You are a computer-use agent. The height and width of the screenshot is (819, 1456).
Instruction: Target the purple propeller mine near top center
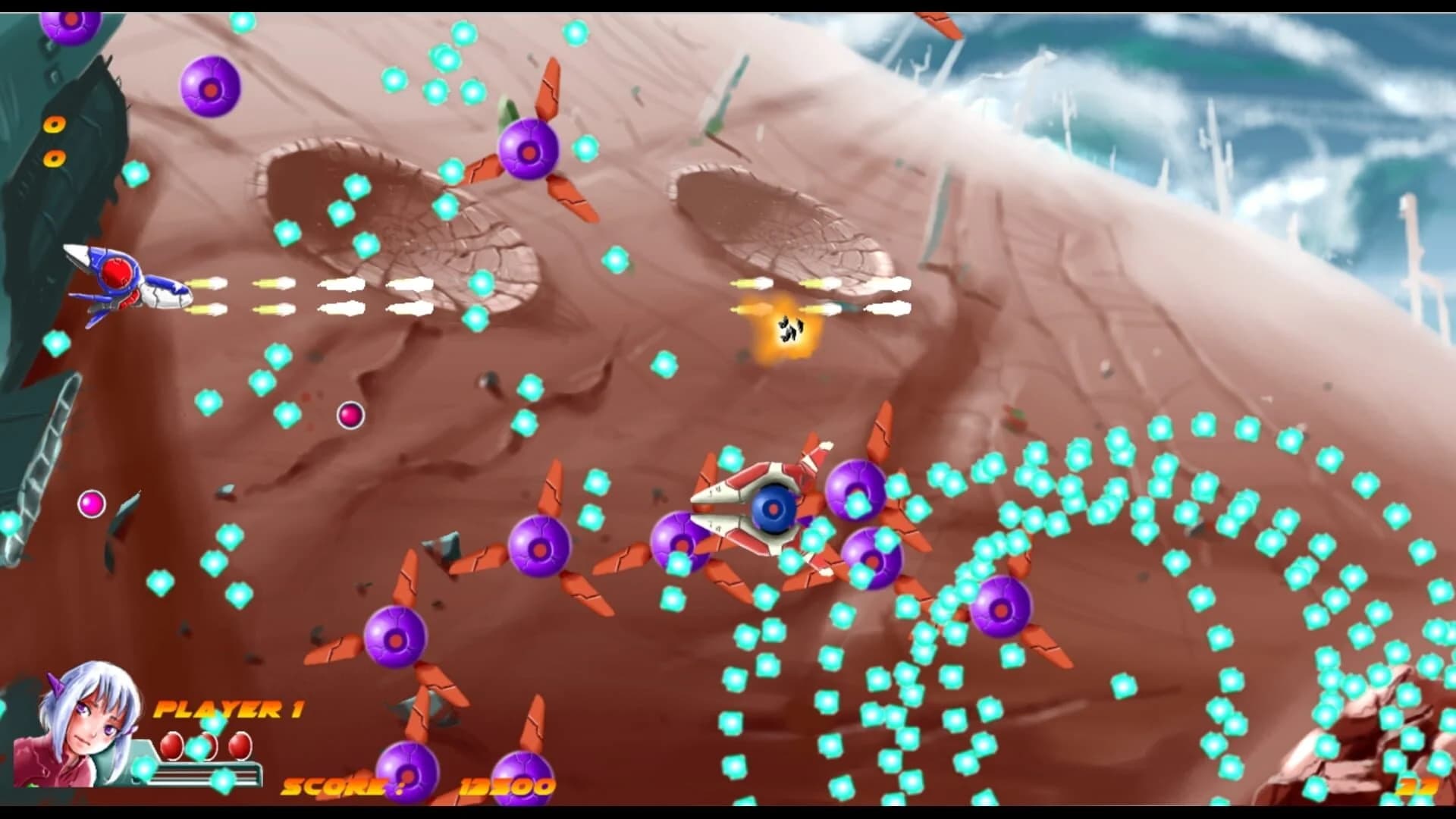[x=527, y=152]
